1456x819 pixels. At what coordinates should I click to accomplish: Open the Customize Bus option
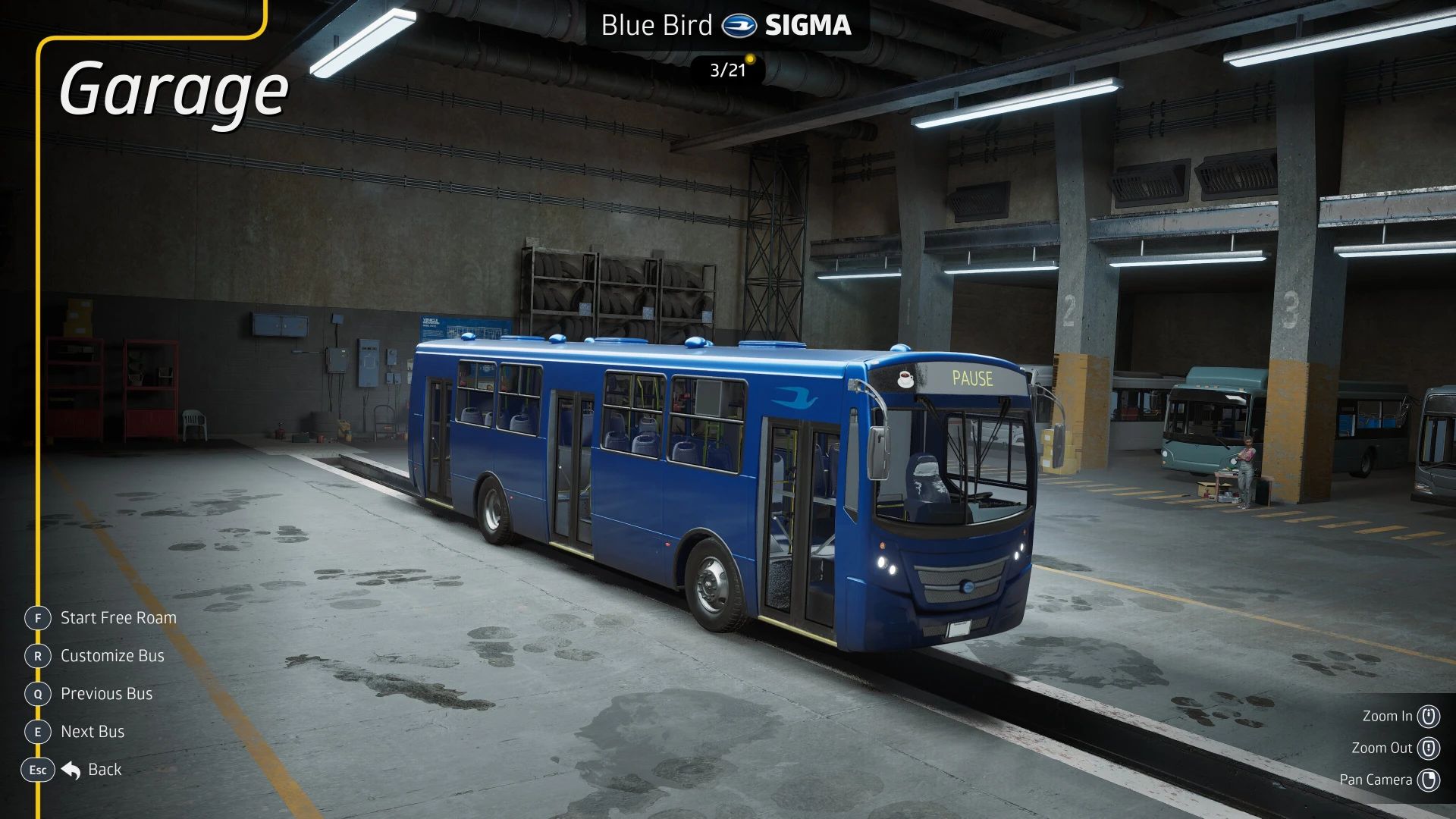pyautogui.click(x=111, y=656)
